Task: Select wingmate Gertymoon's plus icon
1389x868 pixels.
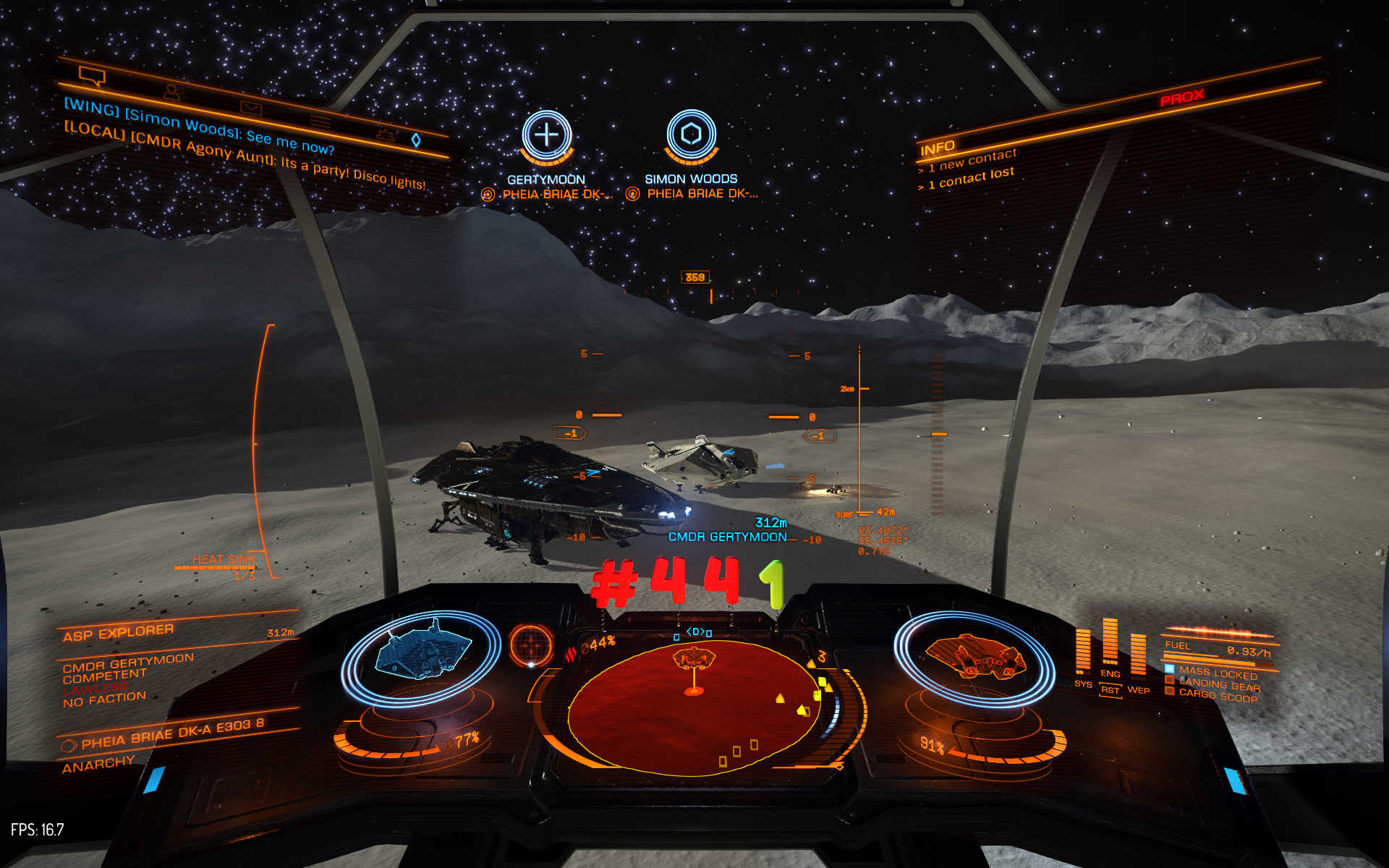Action: (x=546, y=135)
